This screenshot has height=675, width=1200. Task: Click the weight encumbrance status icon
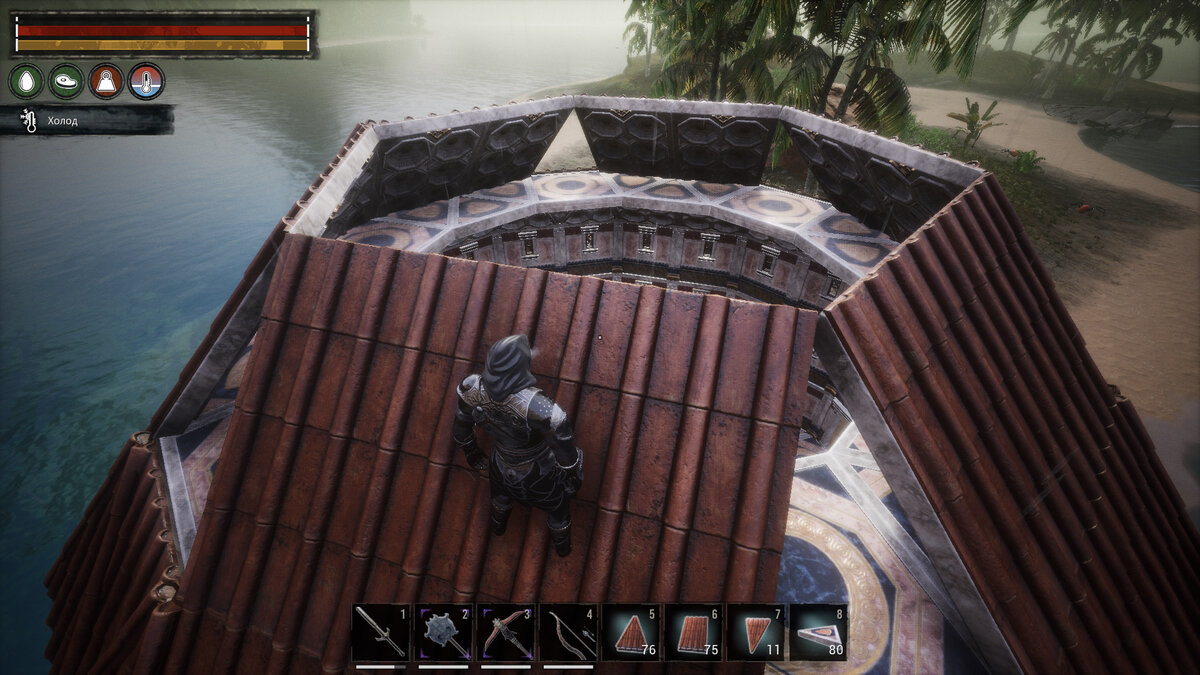(106, 81)
